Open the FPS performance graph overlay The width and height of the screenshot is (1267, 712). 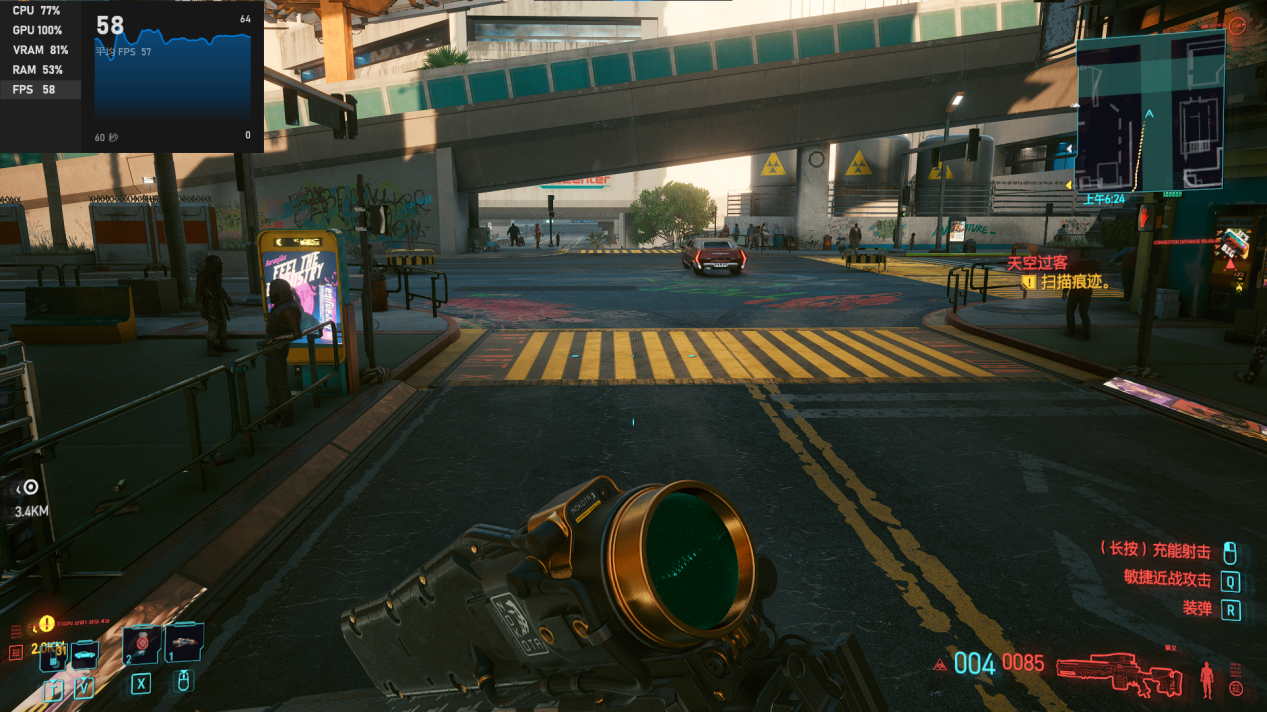click(x=173, y=78)
